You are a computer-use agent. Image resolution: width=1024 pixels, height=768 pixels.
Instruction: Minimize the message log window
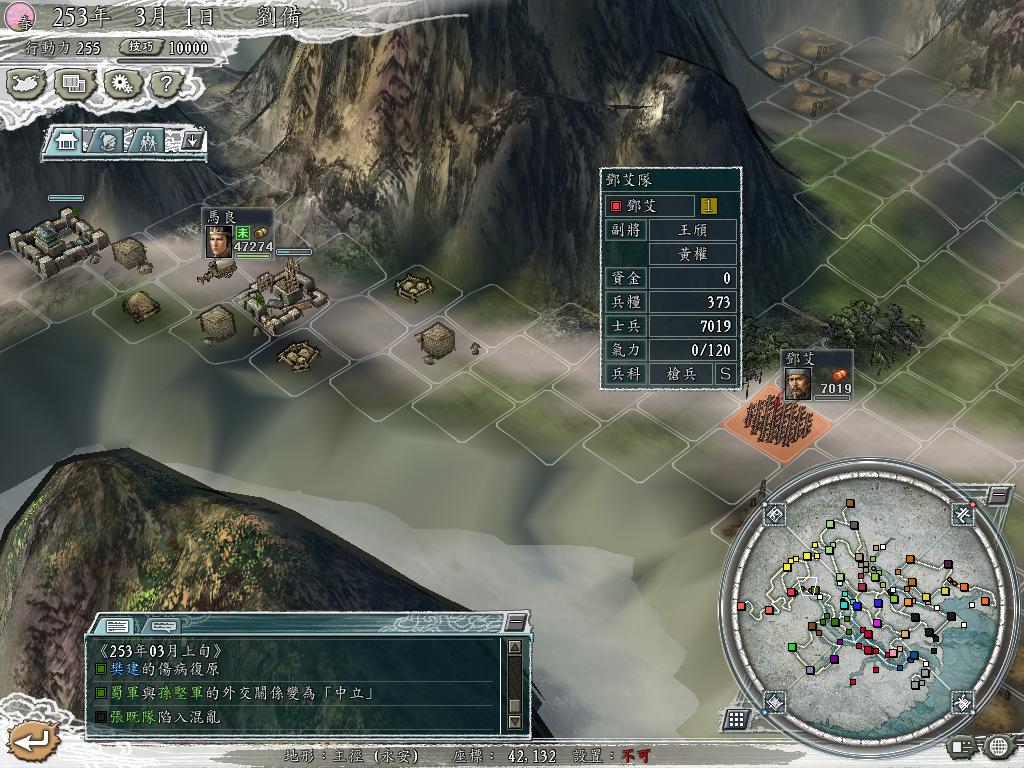[x=515, y=622]
